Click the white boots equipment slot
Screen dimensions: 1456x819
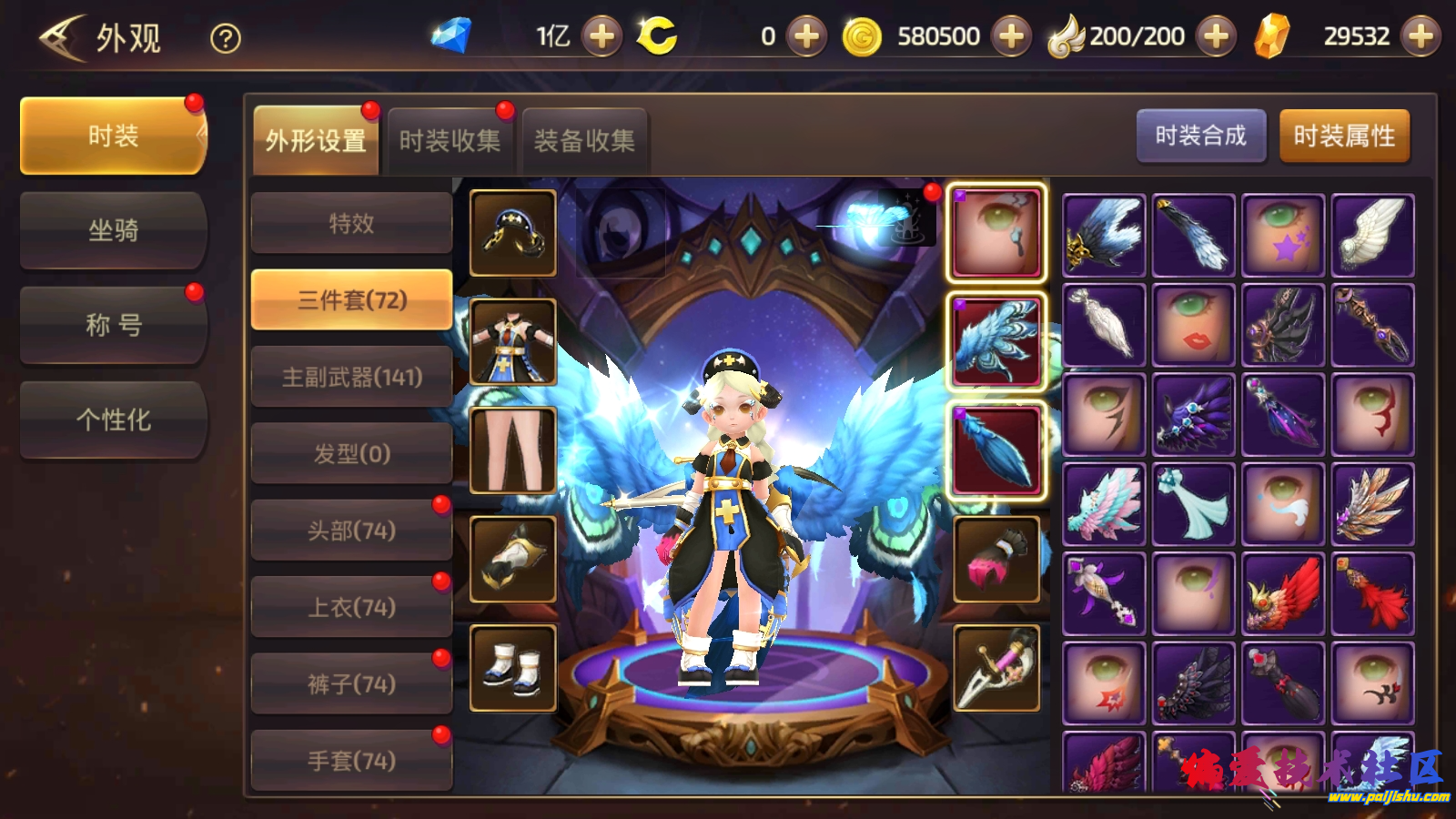pyautogui.click(x=513, y=668)
